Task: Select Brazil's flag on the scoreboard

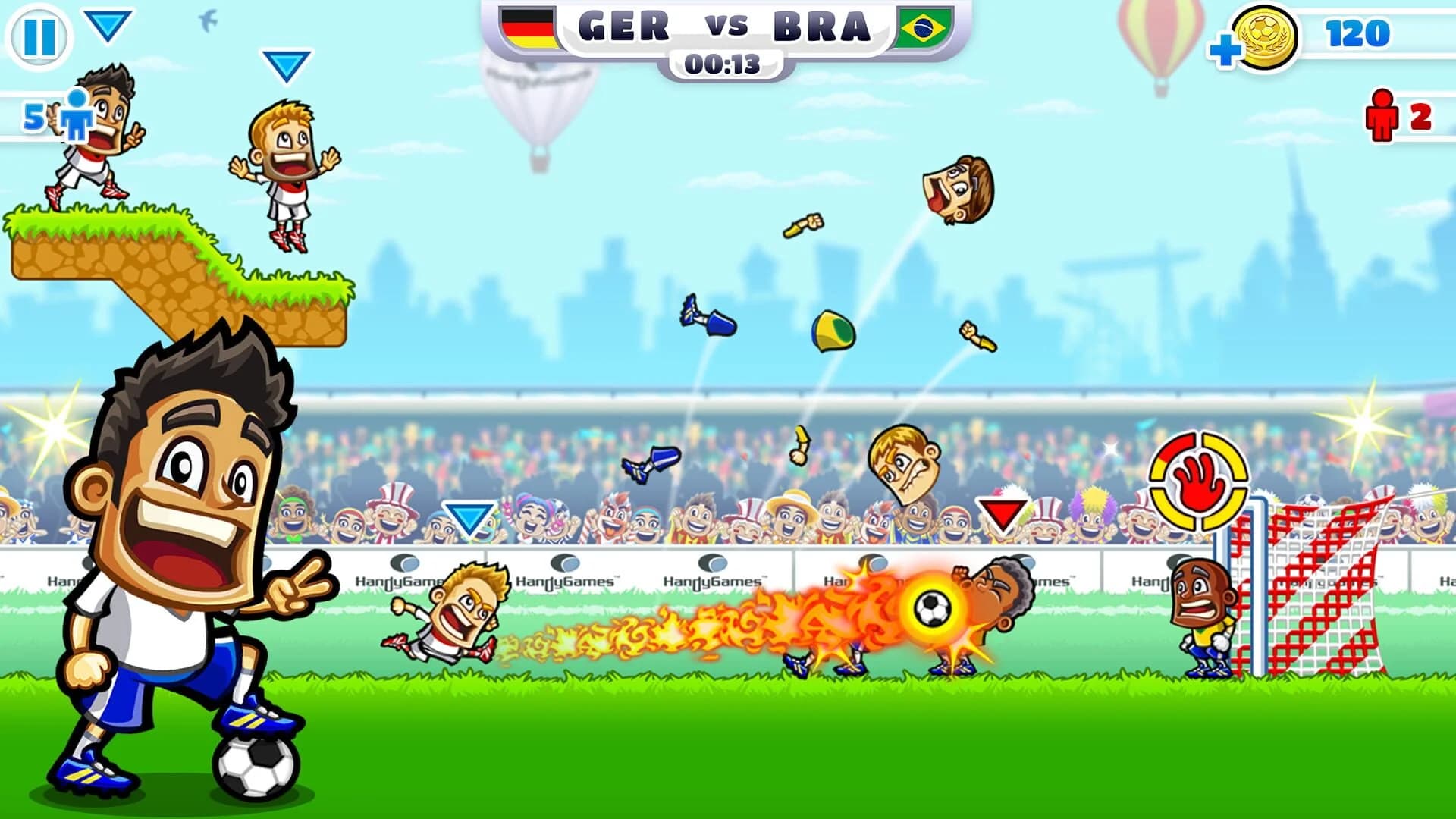Action: [x=922, y=28]
